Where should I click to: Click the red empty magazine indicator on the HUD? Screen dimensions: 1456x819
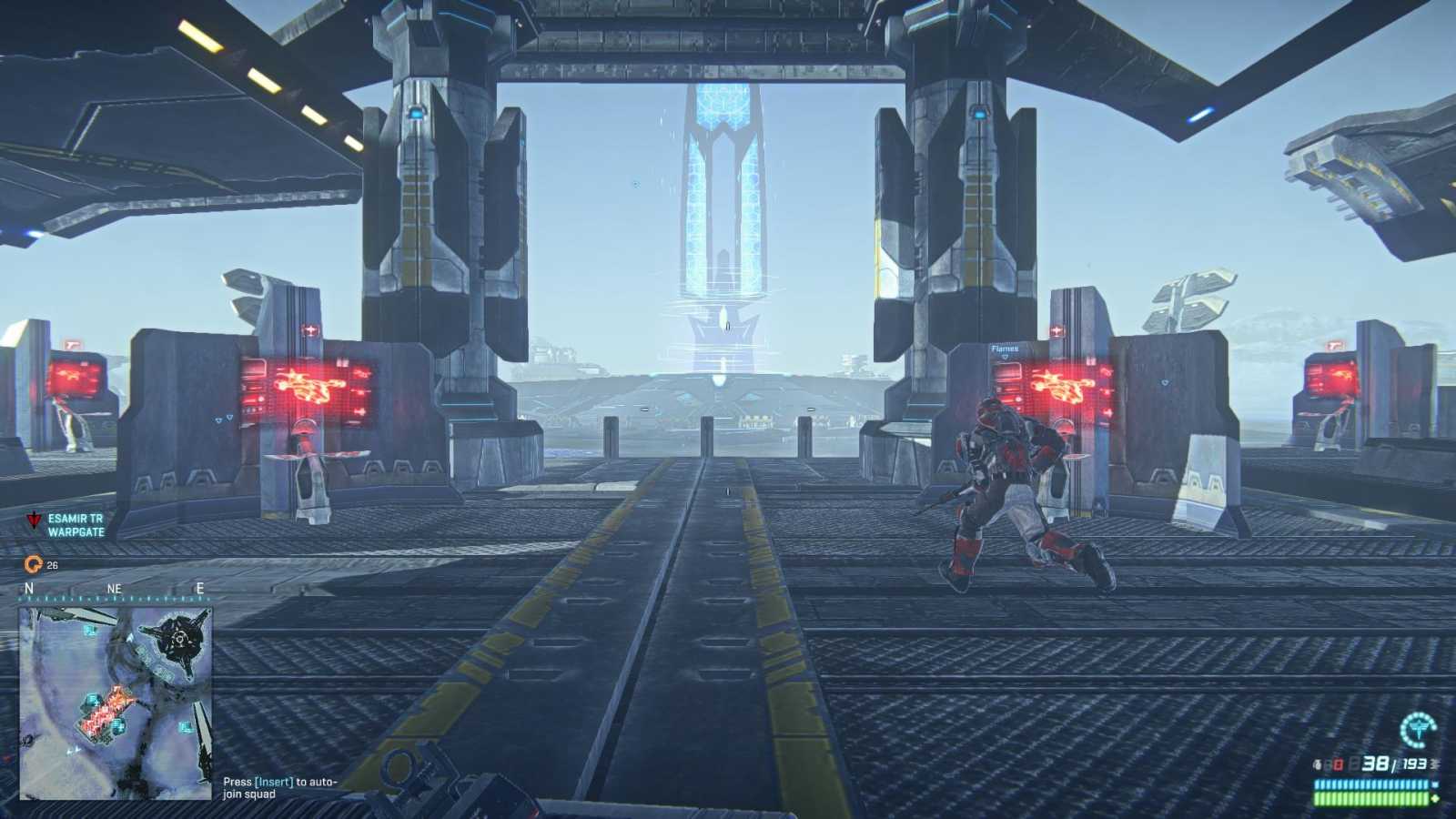tap(1336, 763)
